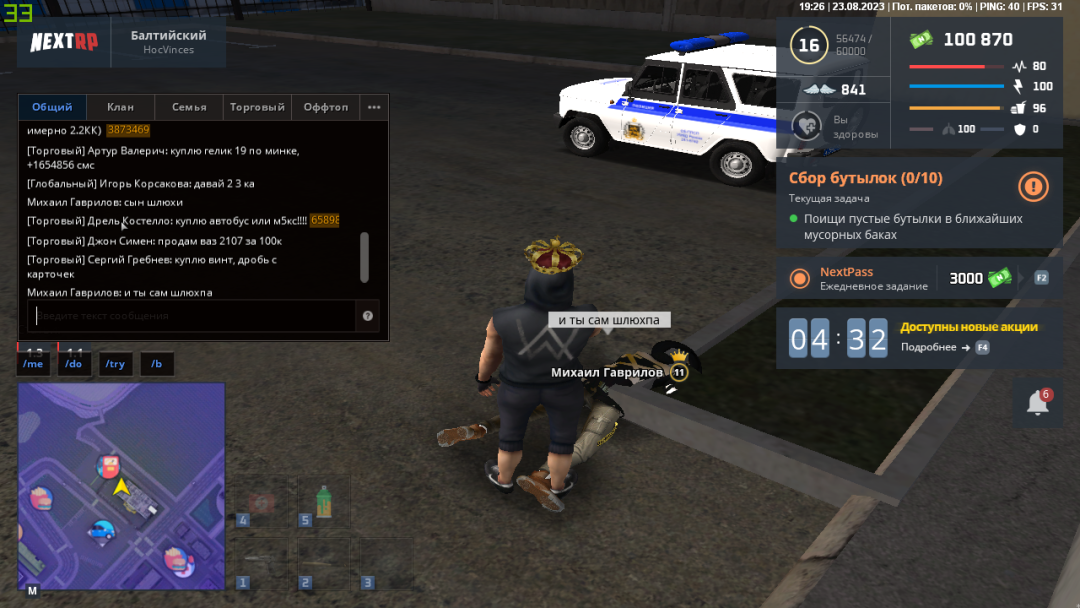Switch to the Клан chat tab
This screenshot has width=1080, height=608.
click(120, 107)
